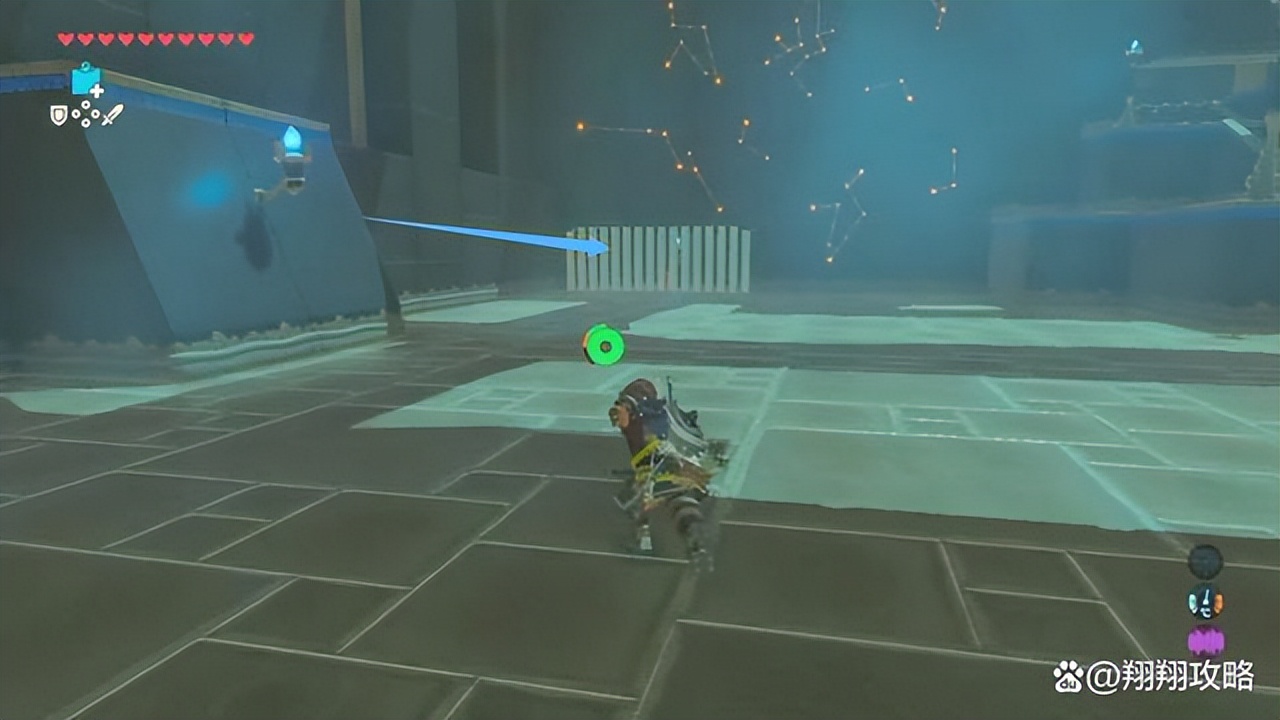This screenshot has height=720, width=1280.
Task: Click the four-dot directional pad indicator
Action: coord(85,114)
